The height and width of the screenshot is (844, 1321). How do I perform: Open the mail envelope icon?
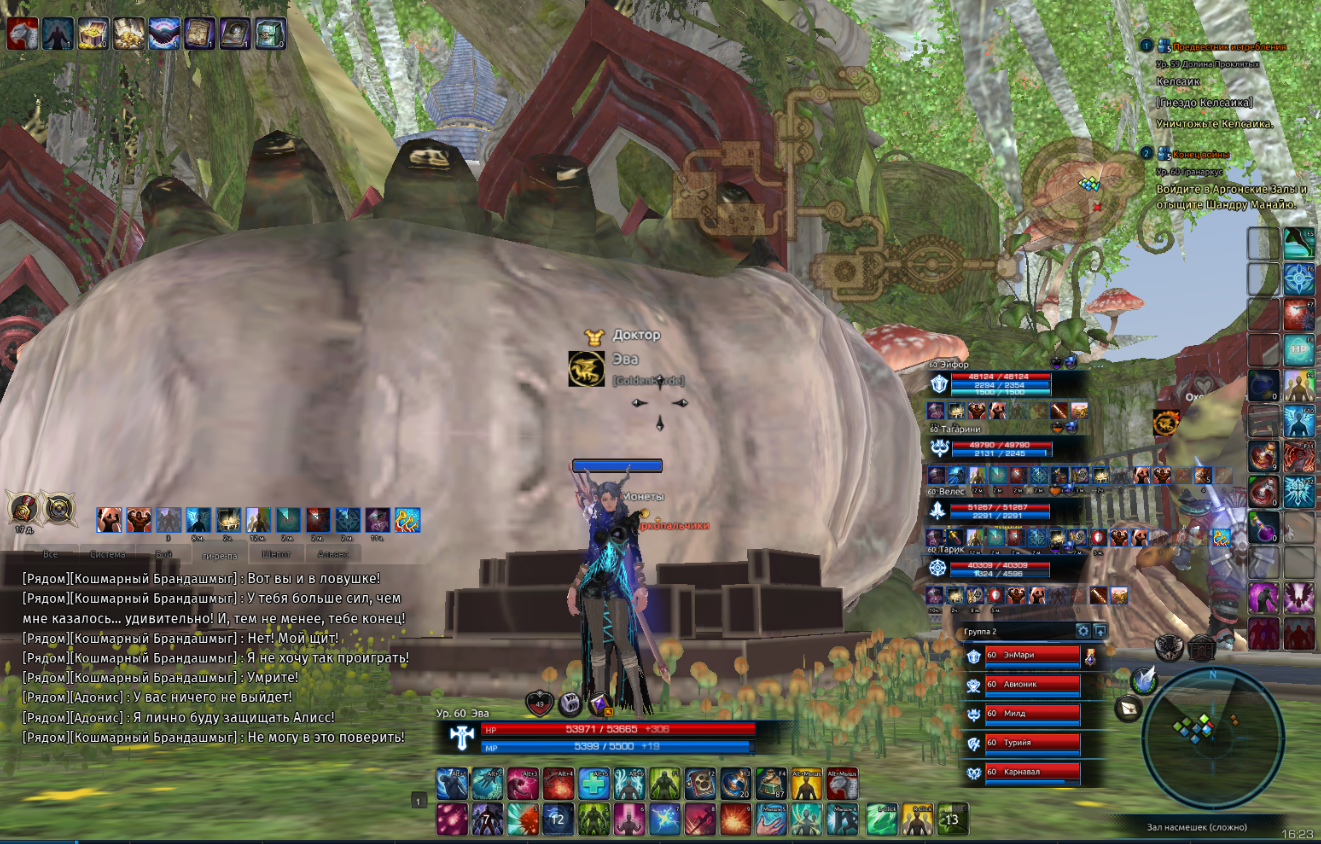(x=1127, y=709)
